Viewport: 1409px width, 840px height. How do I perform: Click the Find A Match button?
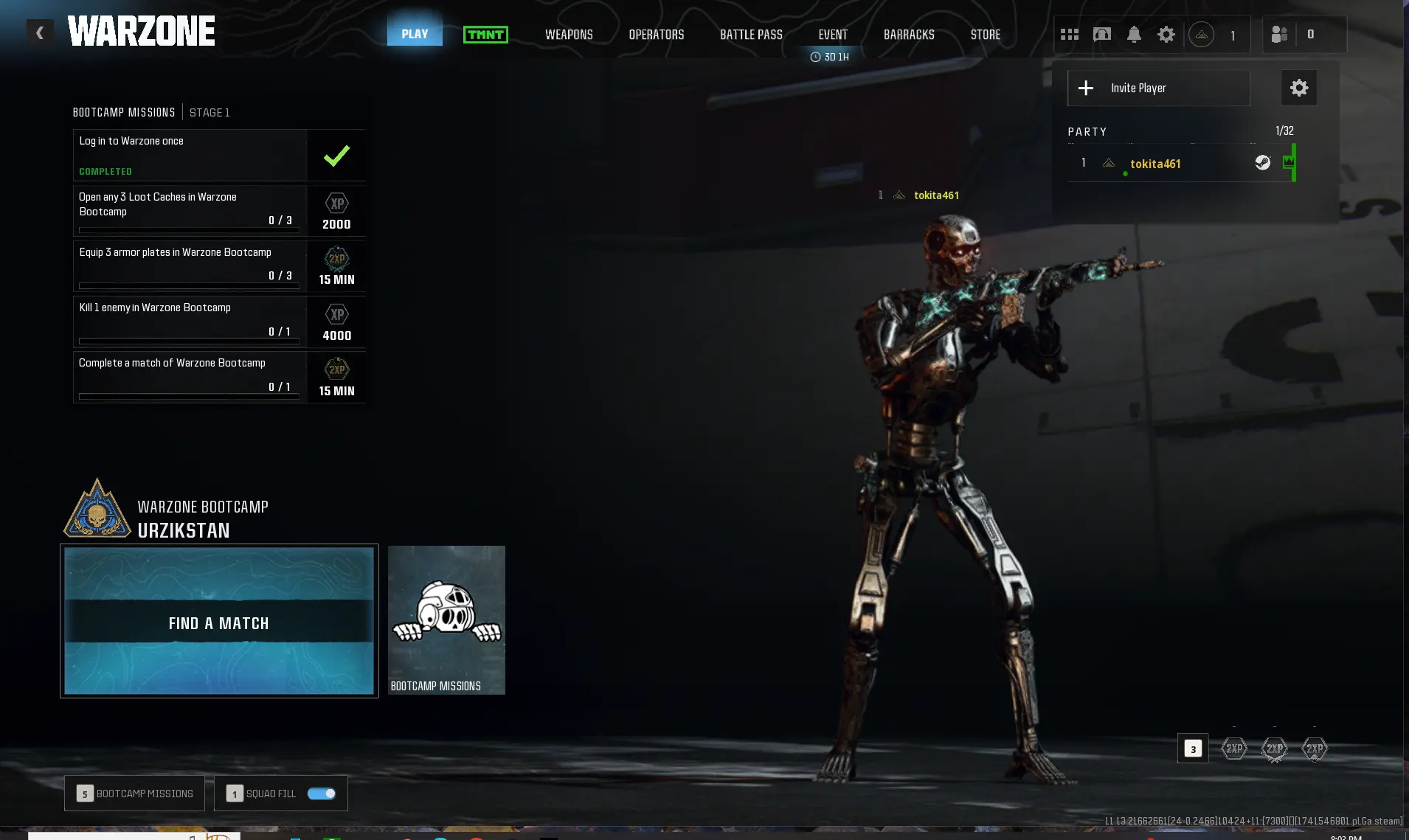(x=218, y=622)
